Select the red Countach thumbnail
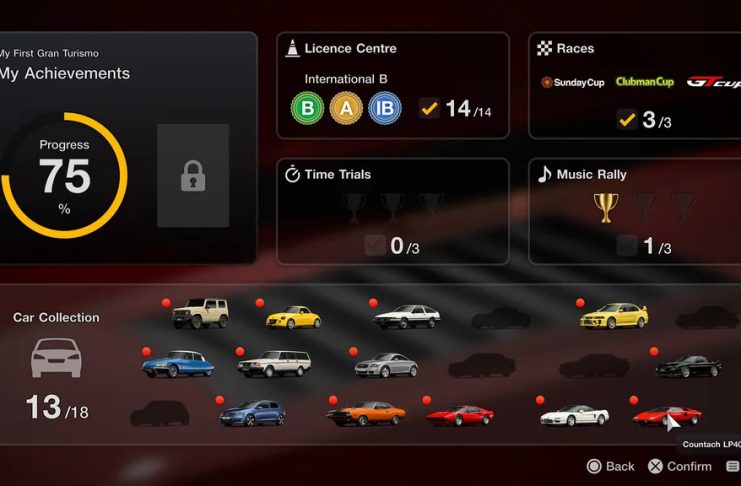This screenshot has height=486, width=741. (666, 414)
